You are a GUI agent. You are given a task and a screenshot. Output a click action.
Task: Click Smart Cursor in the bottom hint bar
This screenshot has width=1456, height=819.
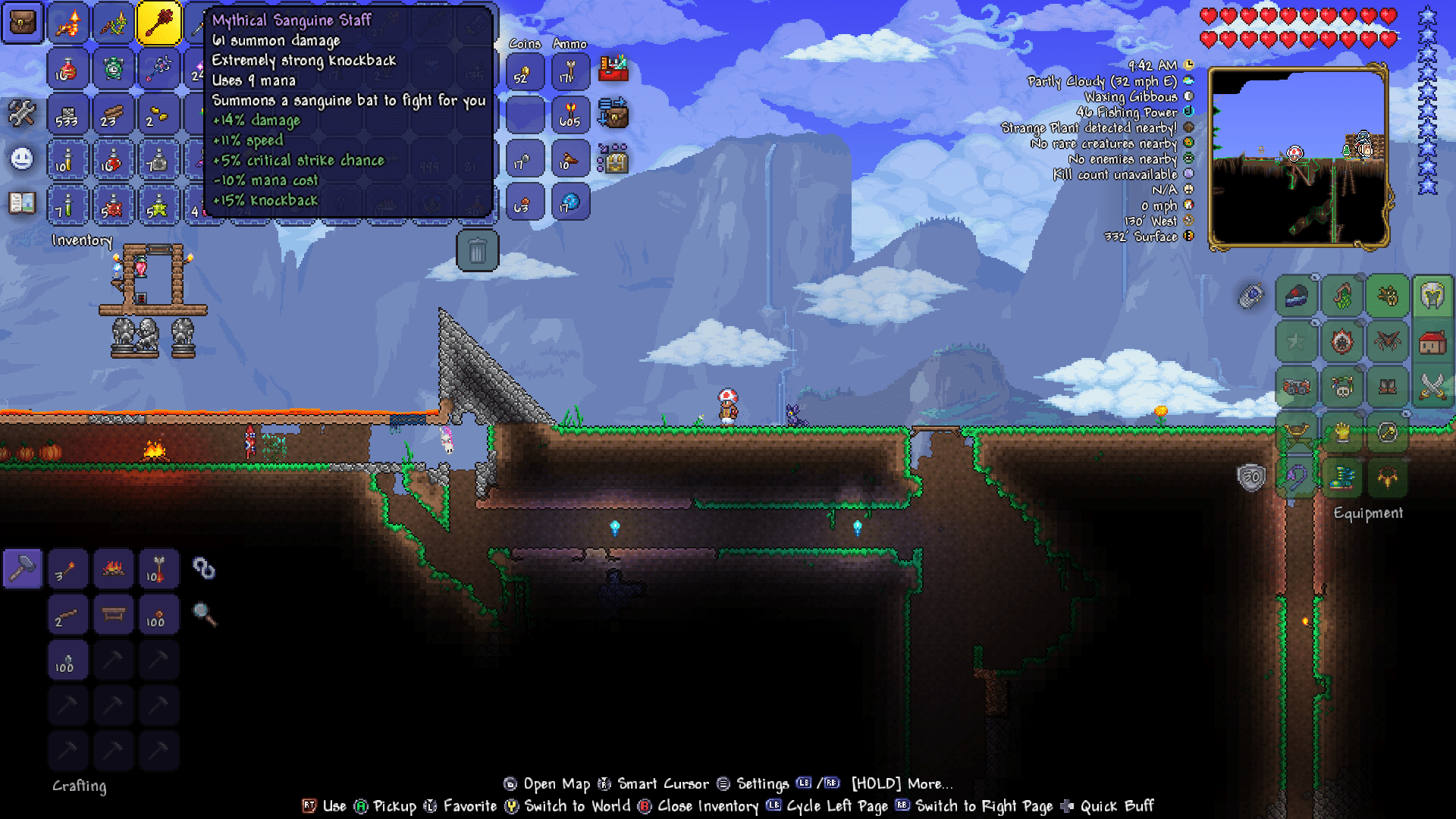point(661,784)
